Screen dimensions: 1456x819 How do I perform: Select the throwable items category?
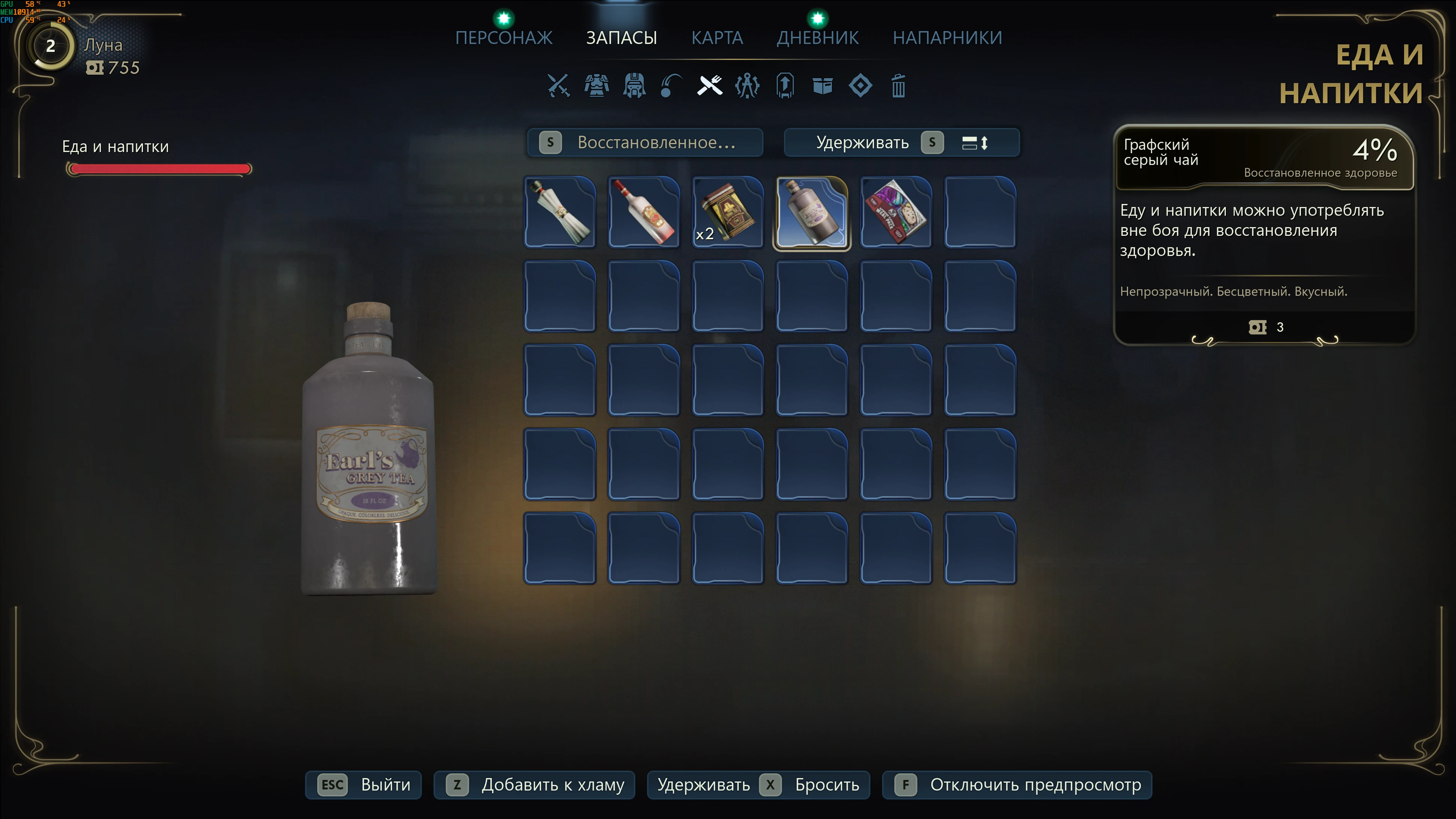coord(671,86)
